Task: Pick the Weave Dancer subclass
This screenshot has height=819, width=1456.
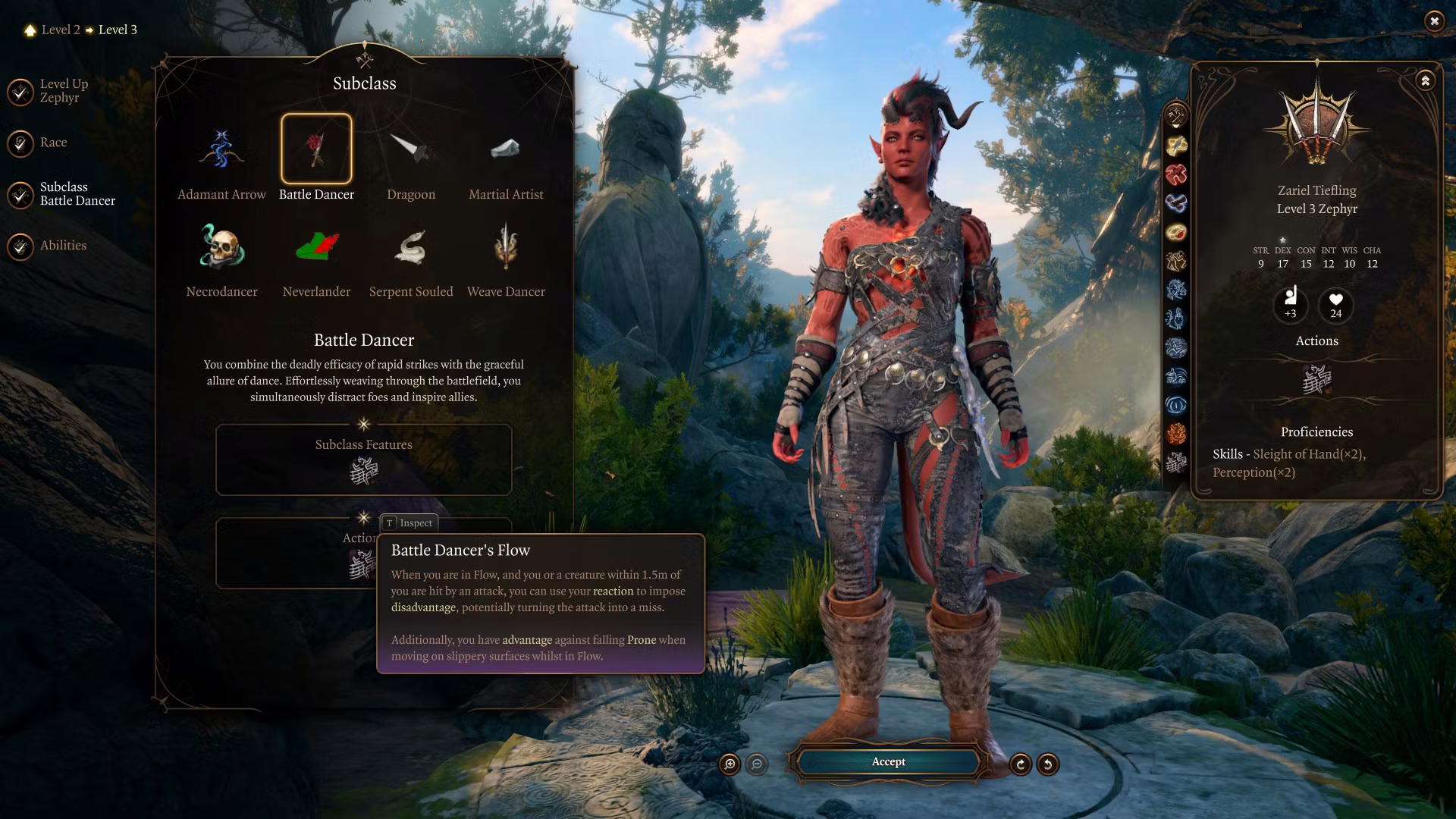Action: (x=506, y=247)
